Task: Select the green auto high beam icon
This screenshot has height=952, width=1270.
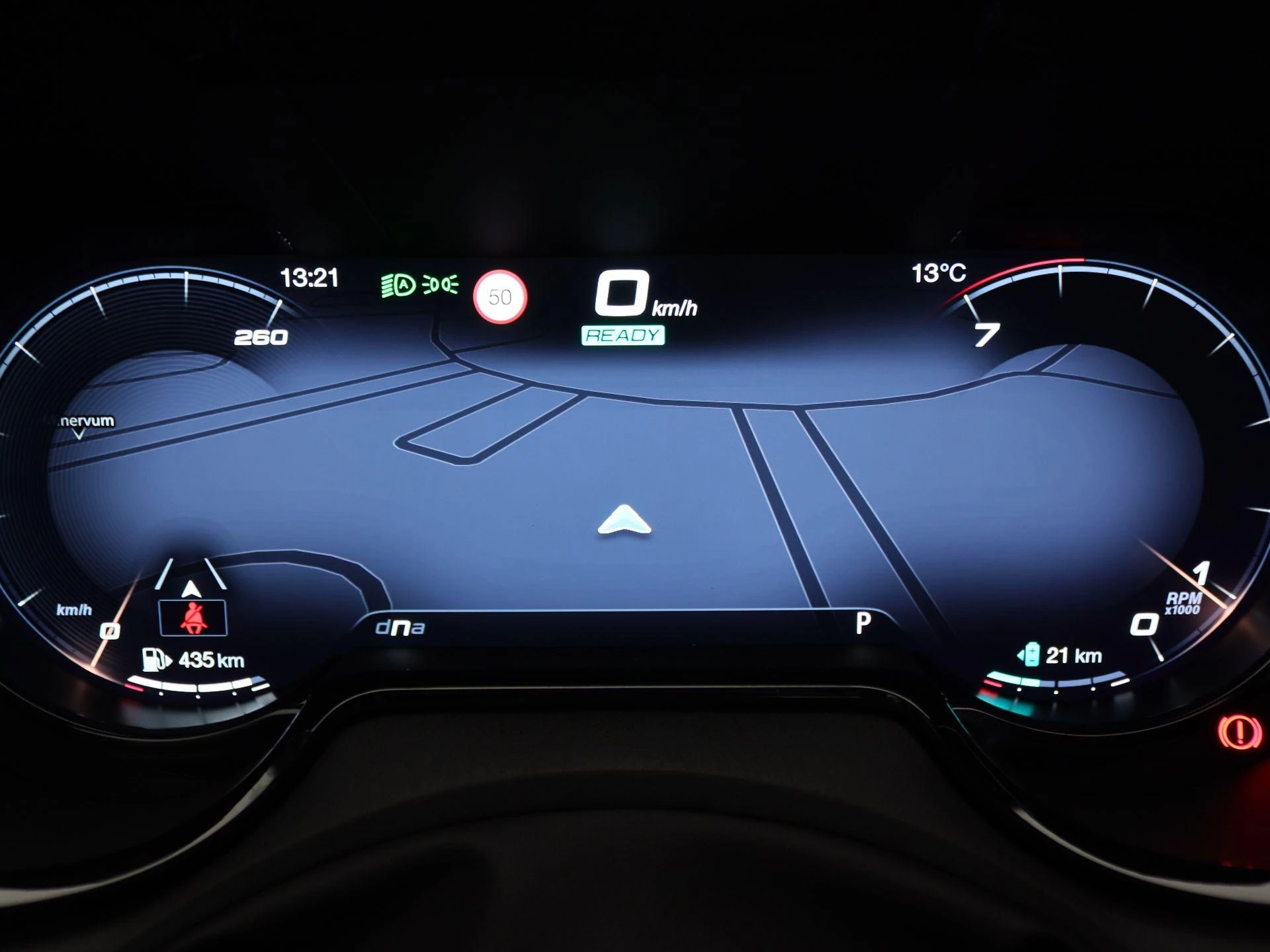Action: 398,286
